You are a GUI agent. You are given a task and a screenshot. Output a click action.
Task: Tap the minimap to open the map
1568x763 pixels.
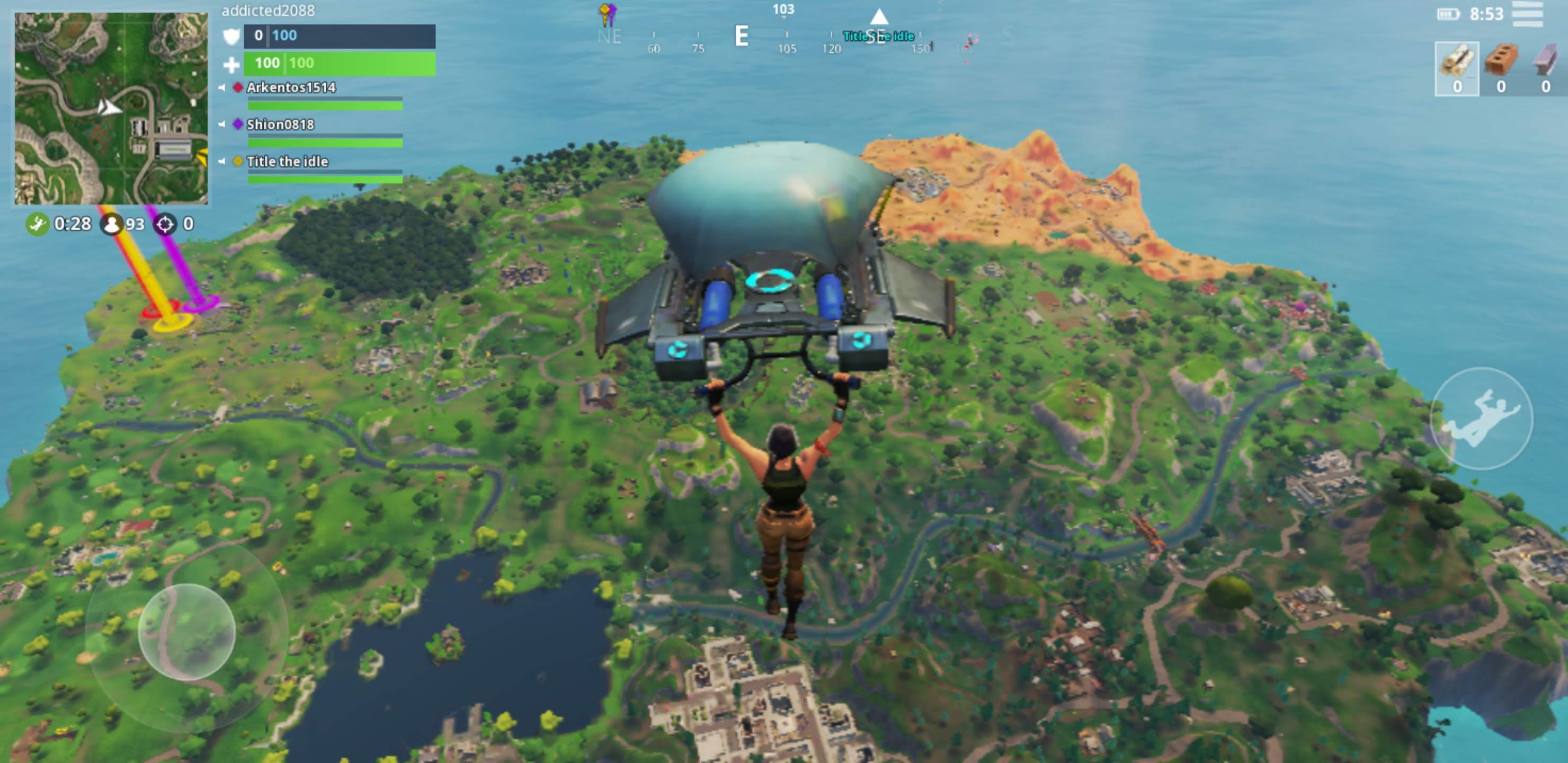point(111,109)
